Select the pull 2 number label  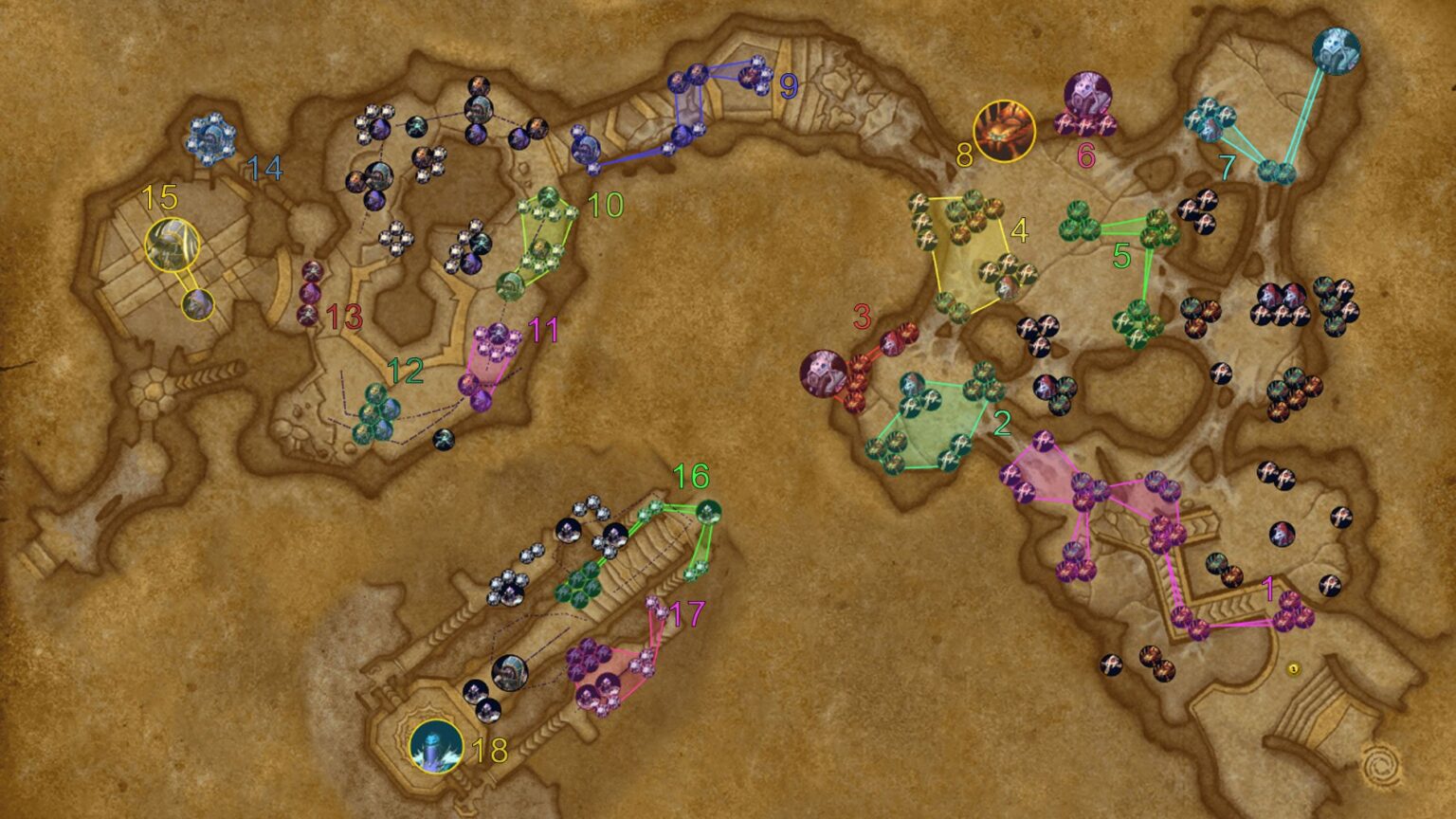pyautogui.click(x=1003, y=424)
